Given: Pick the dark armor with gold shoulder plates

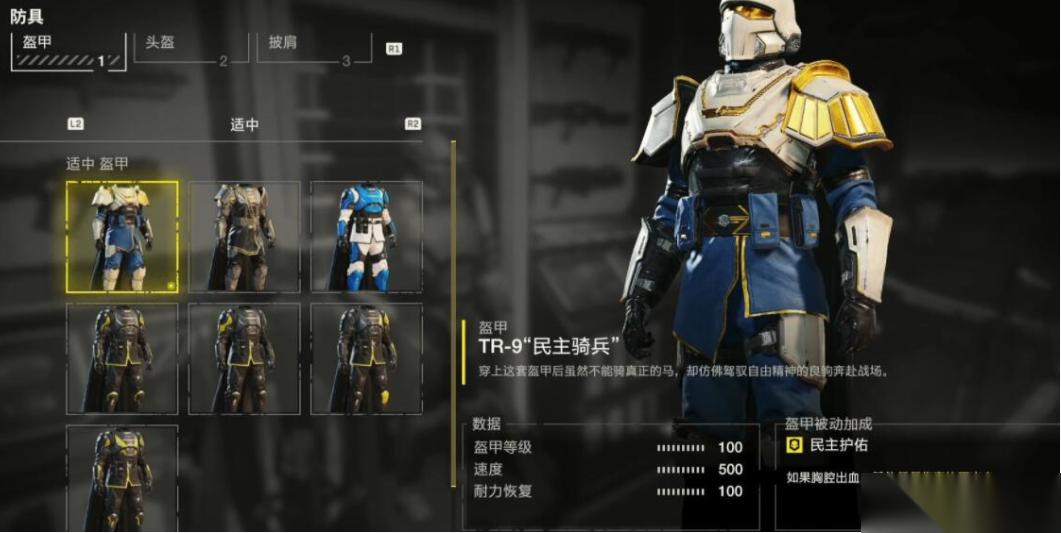Looking at the screenshot, I should (244, 237).
